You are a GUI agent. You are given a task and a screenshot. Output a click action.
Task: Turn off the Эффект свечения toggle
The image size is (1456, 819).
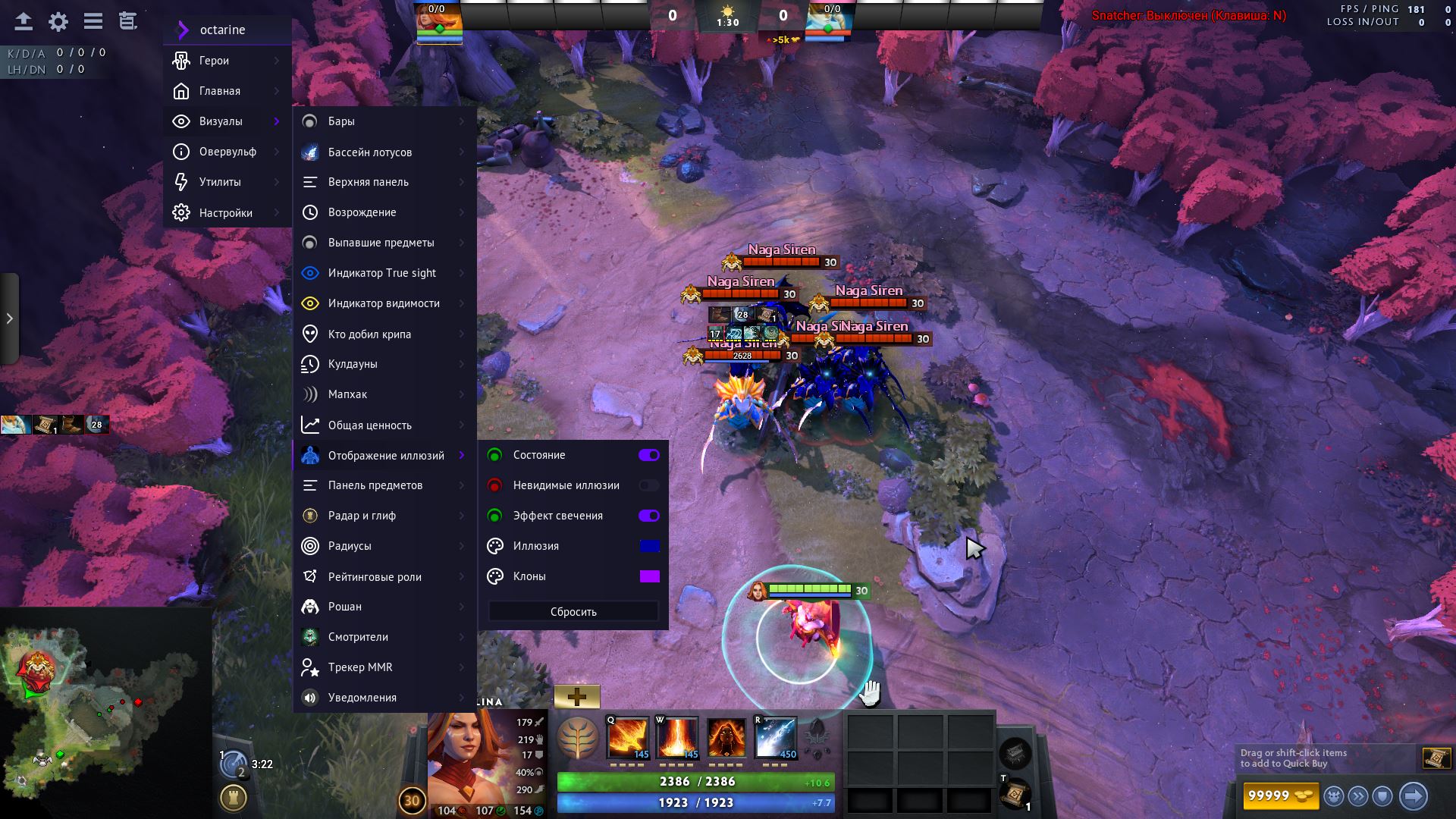tap(648, 516)
